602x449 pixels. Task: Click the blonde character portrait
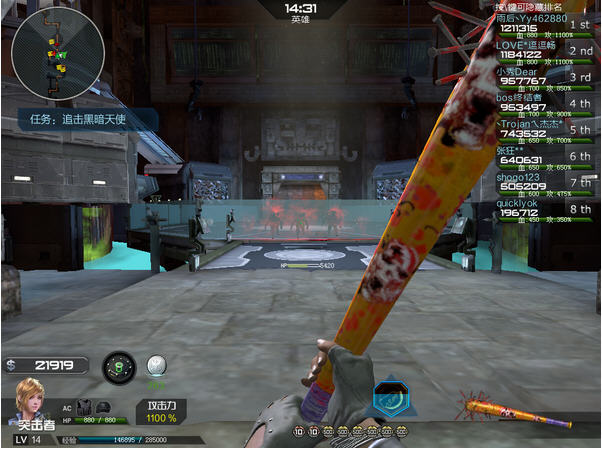pyautogui.click(x=28, y=402)
